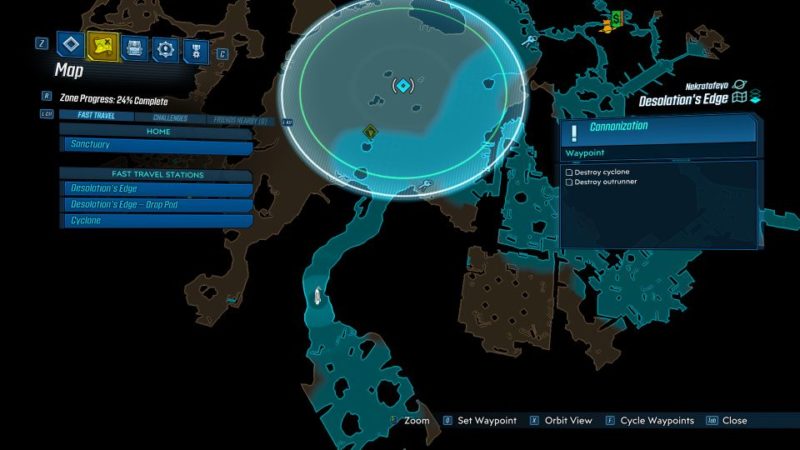Choose the Desolation's Edge fast travel station
The image size is (800, 450).
[157, 189]
